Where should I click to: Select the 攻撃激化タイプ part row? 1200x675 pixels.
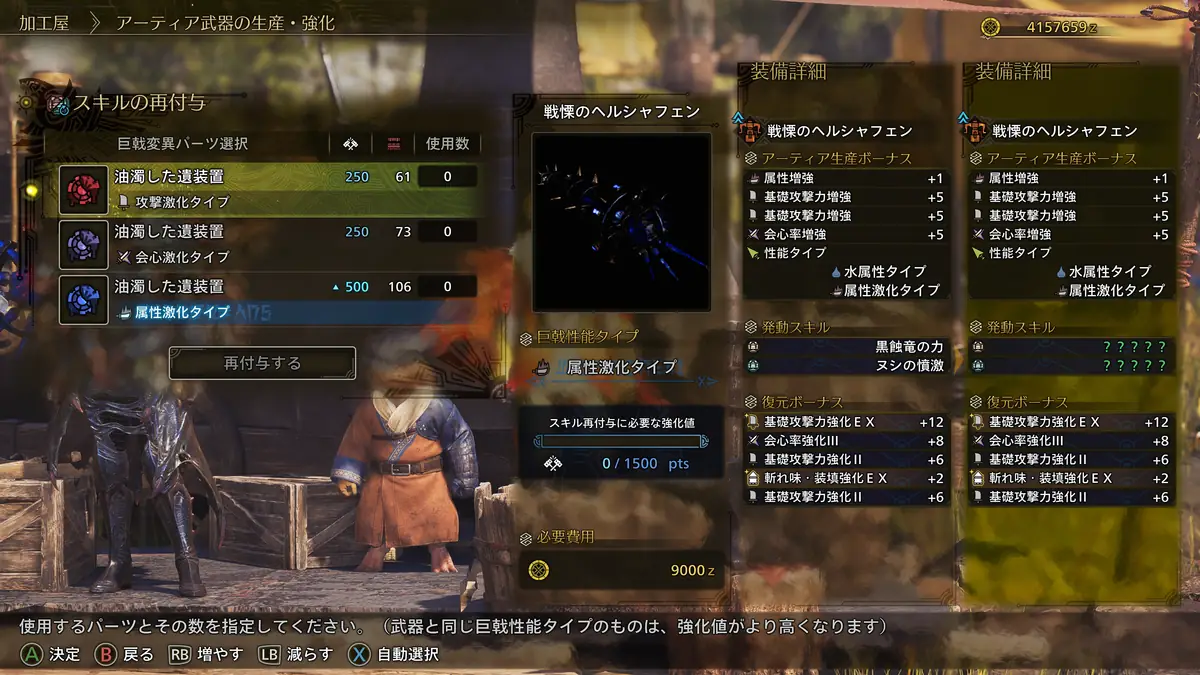click(x=268, y=189)
